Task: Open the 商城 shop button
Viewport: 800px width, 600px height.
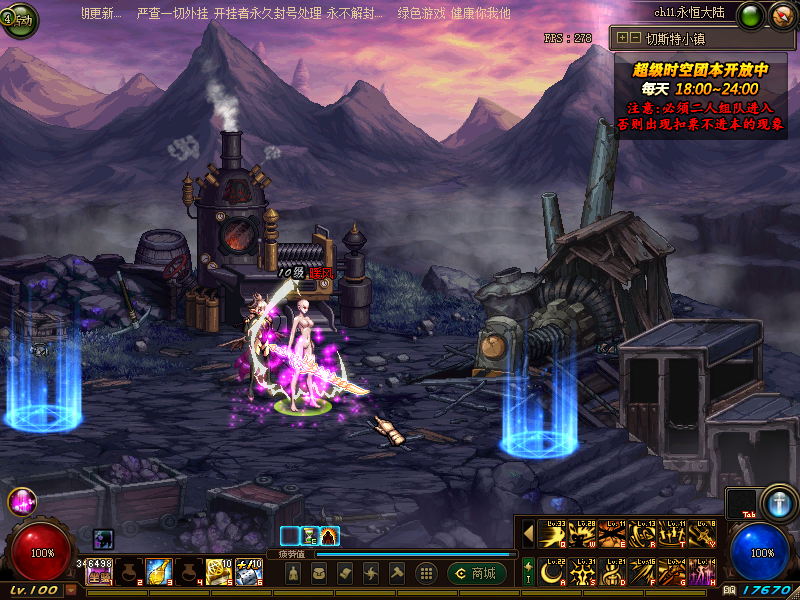Action: tap(476, 573)
